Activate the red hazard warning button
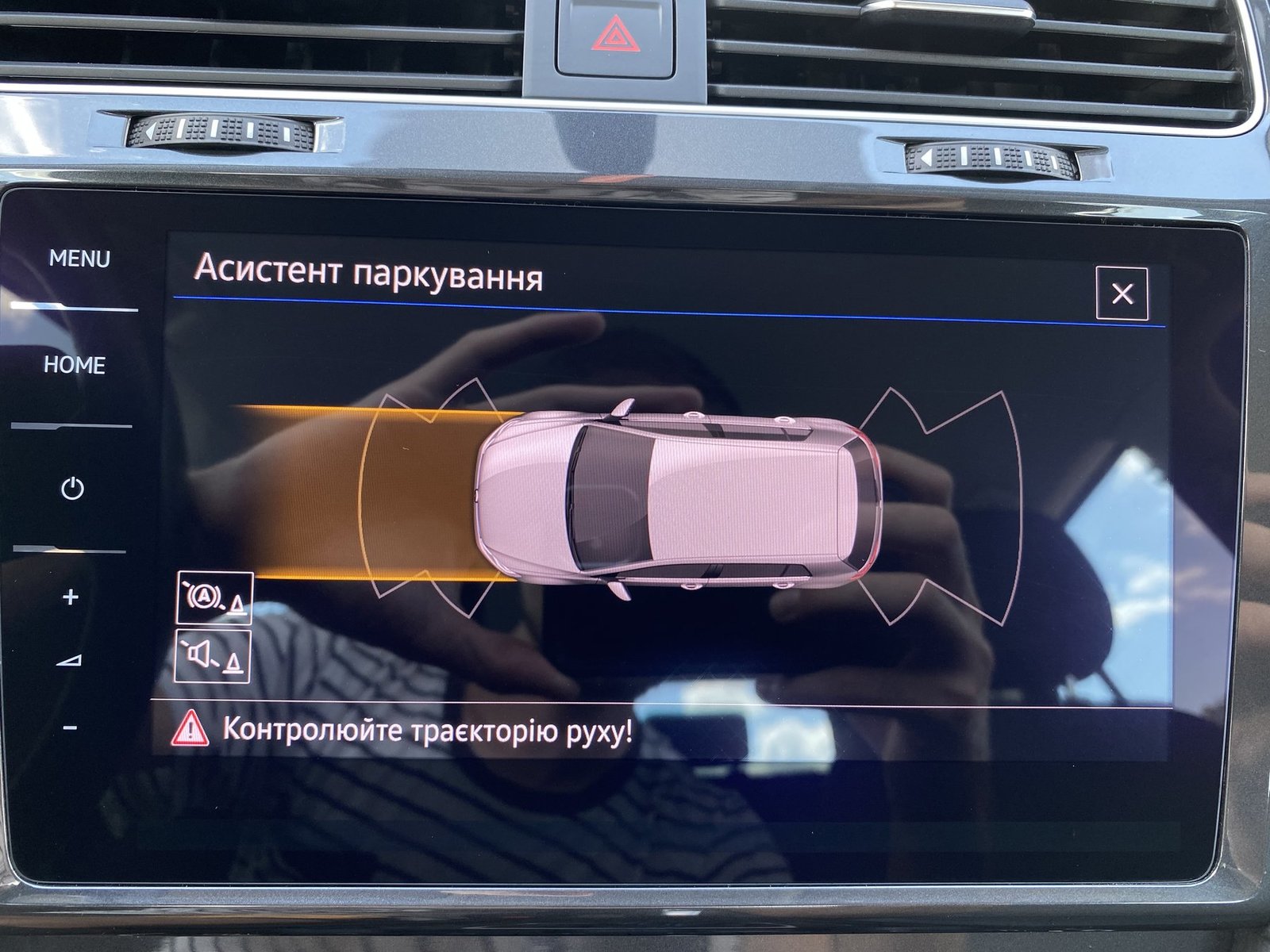Screen dimensions: 1270x952 click(x=614, y=36)
